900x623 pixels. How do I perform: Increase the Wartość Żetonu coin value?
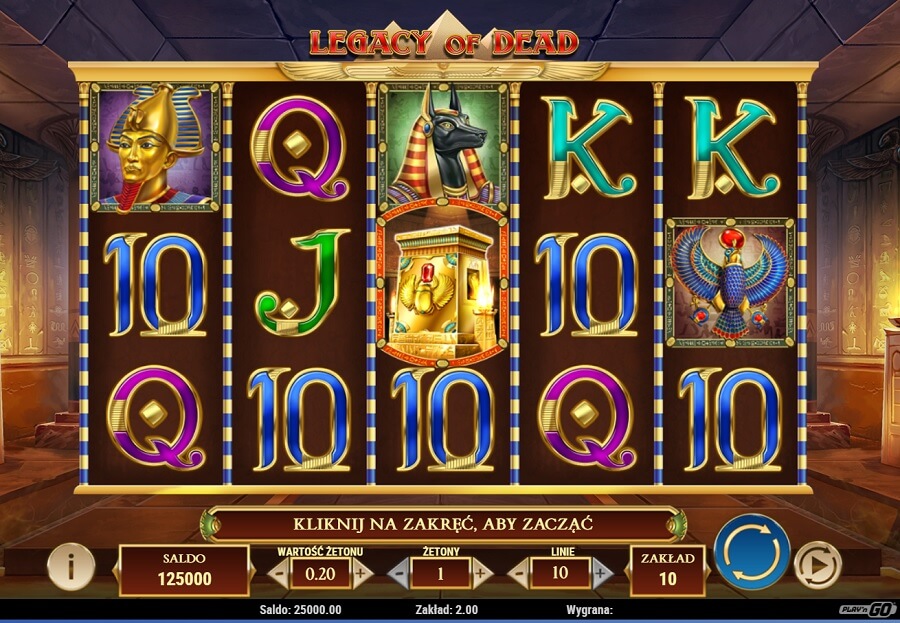362,573
